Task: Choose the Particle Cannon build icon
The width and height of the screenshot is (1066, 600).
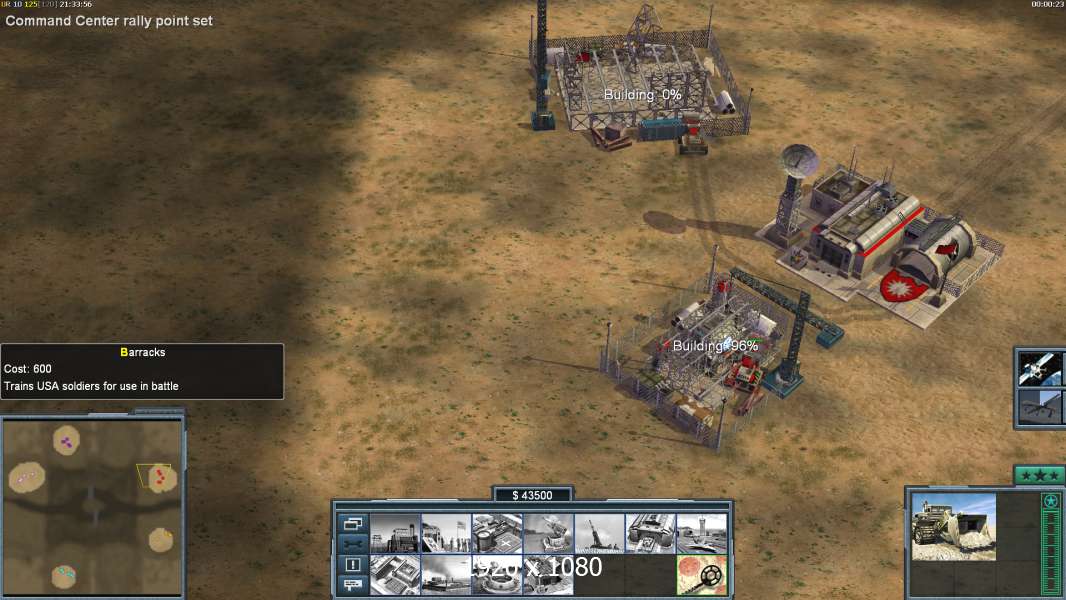Action: 497,575
